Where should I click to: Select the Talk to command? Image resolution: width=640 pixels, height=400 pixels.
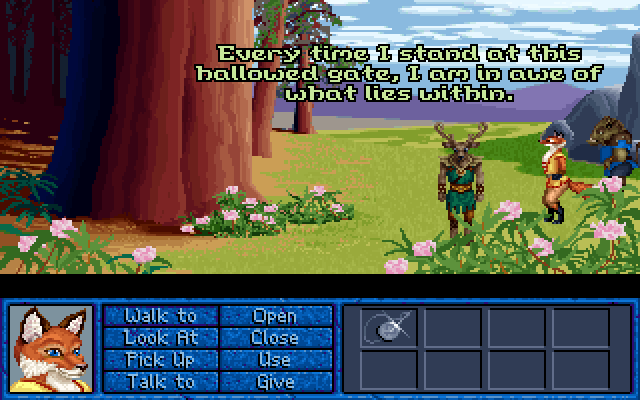(161, 381)
